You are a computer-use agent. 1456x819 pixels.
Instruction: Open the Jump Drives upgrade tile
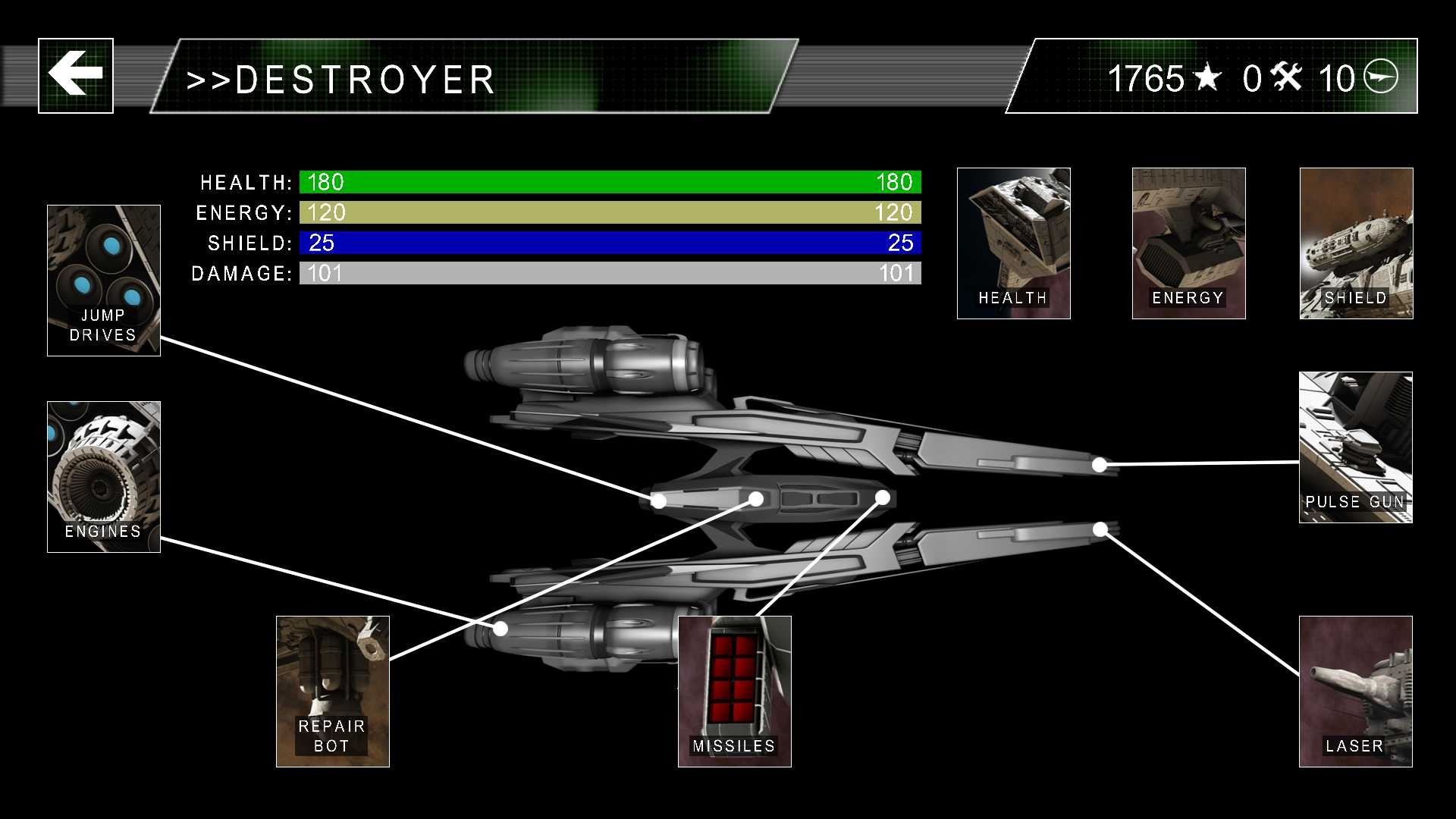104,280
